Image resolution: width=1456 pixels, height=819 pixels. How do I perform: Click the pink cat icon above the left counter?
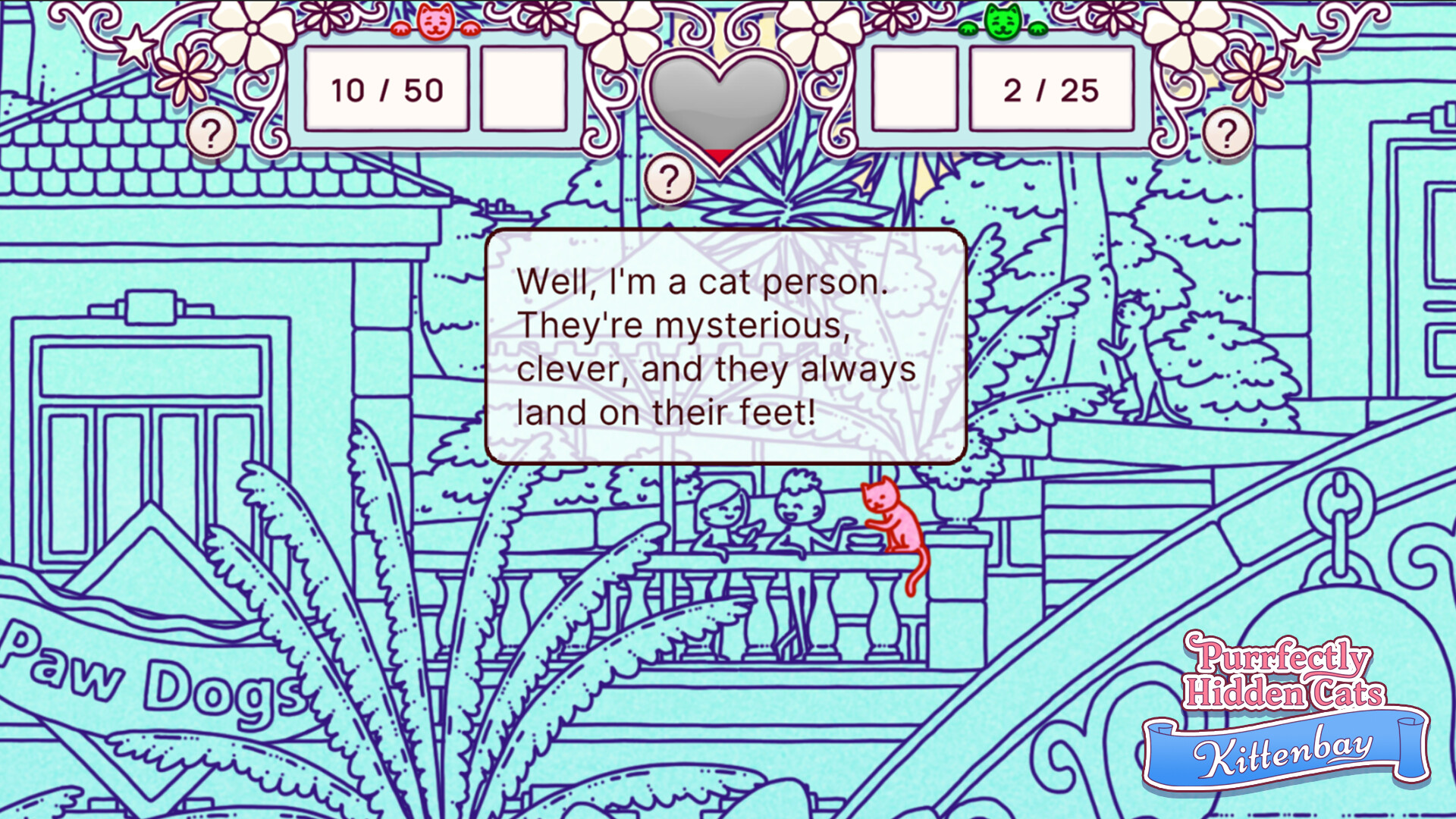pos(435,20)
